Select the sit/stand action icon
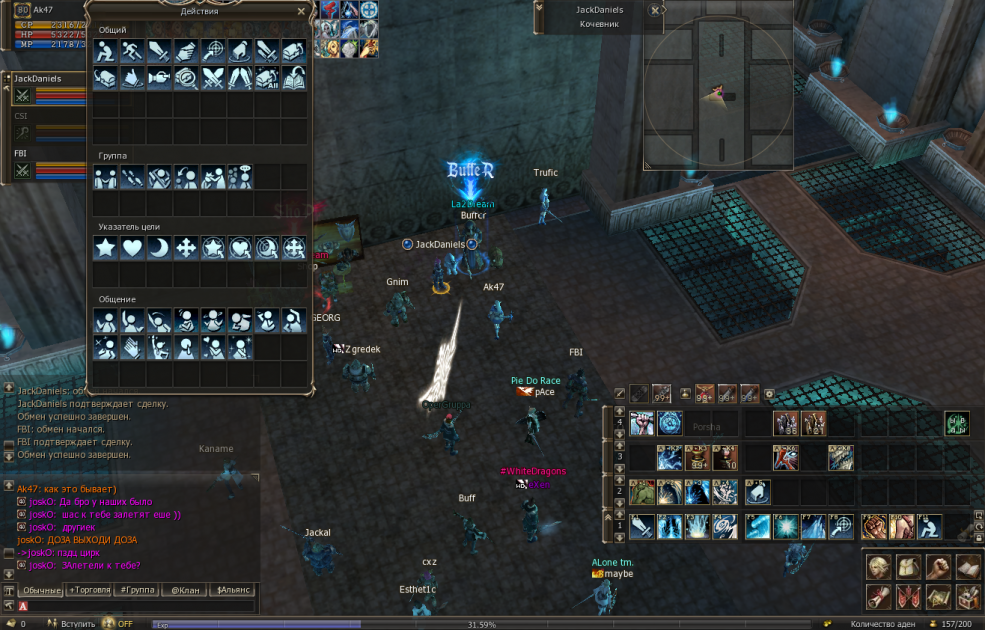 point(106,50)
